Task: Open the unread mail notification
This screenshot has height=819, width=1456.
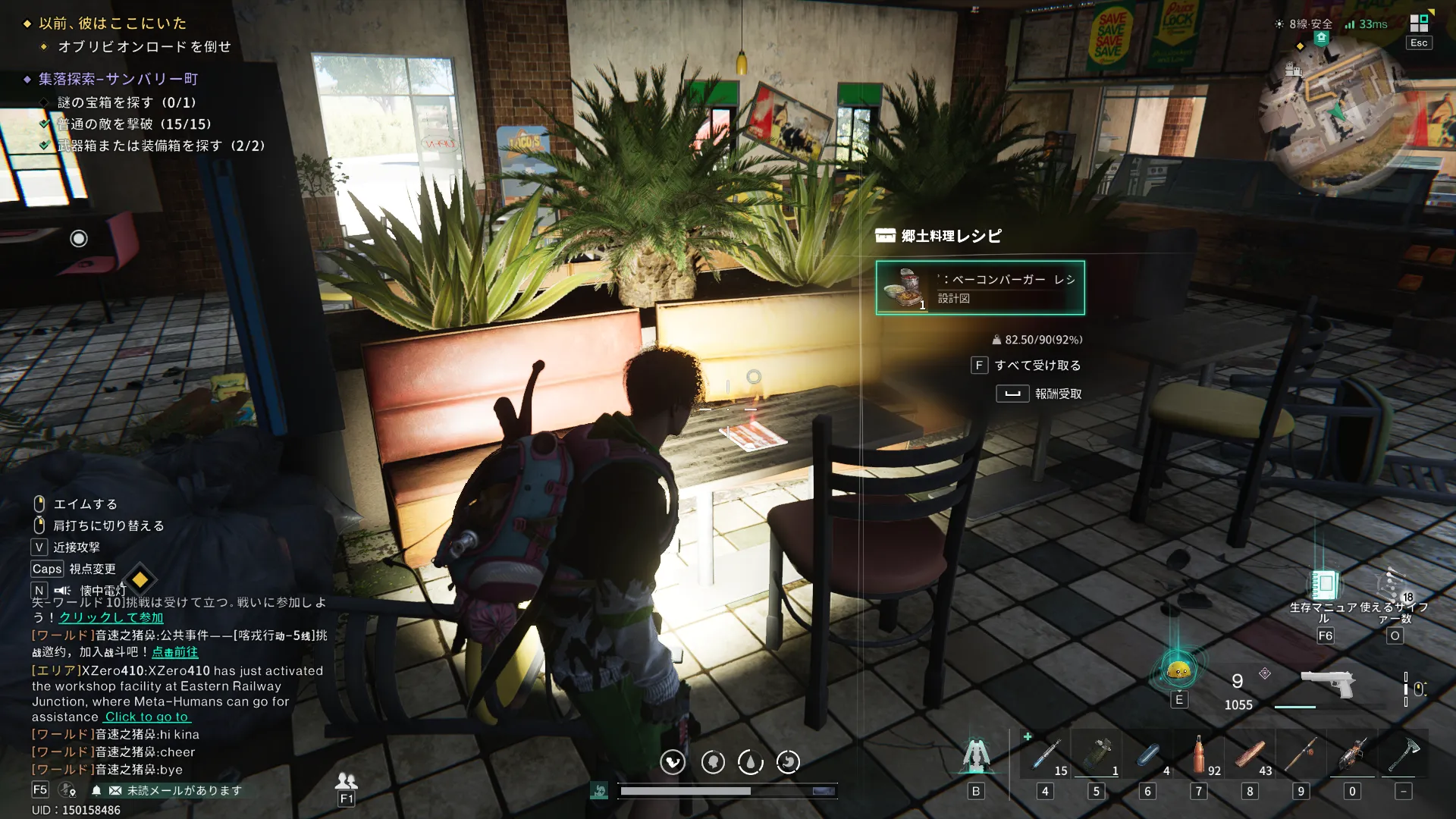Action: pos(176,791)
